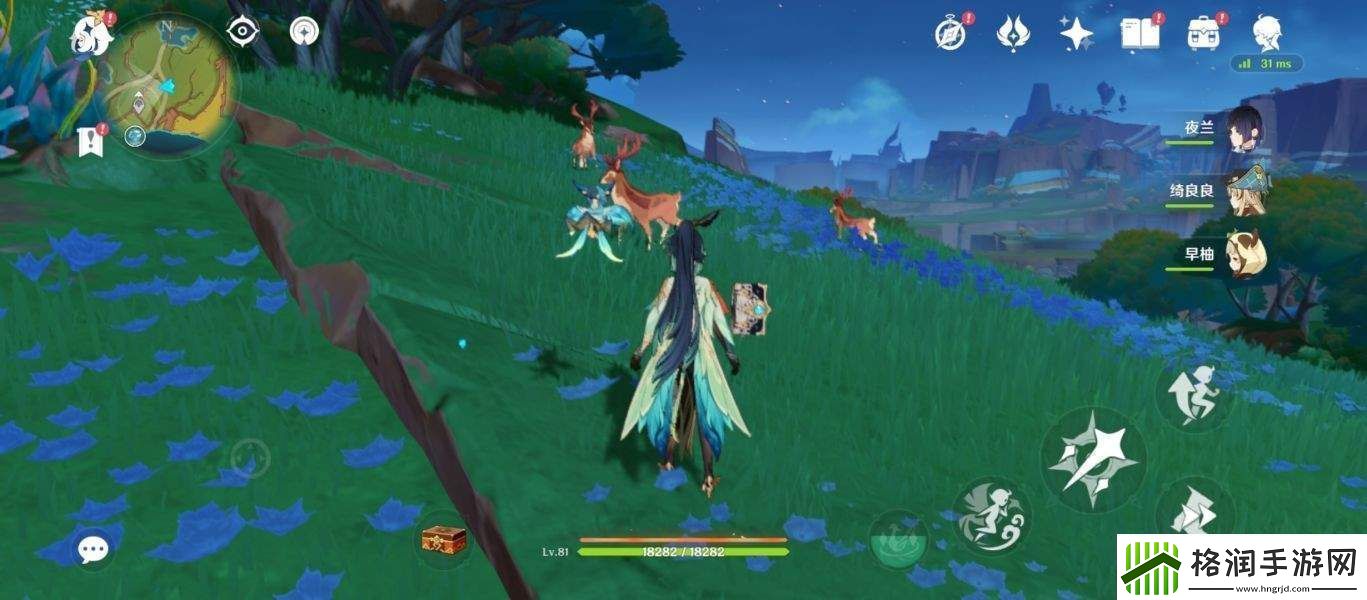Open the character profile head icon
This screenshot has width=1367, height=600.
pos(1268,33)
